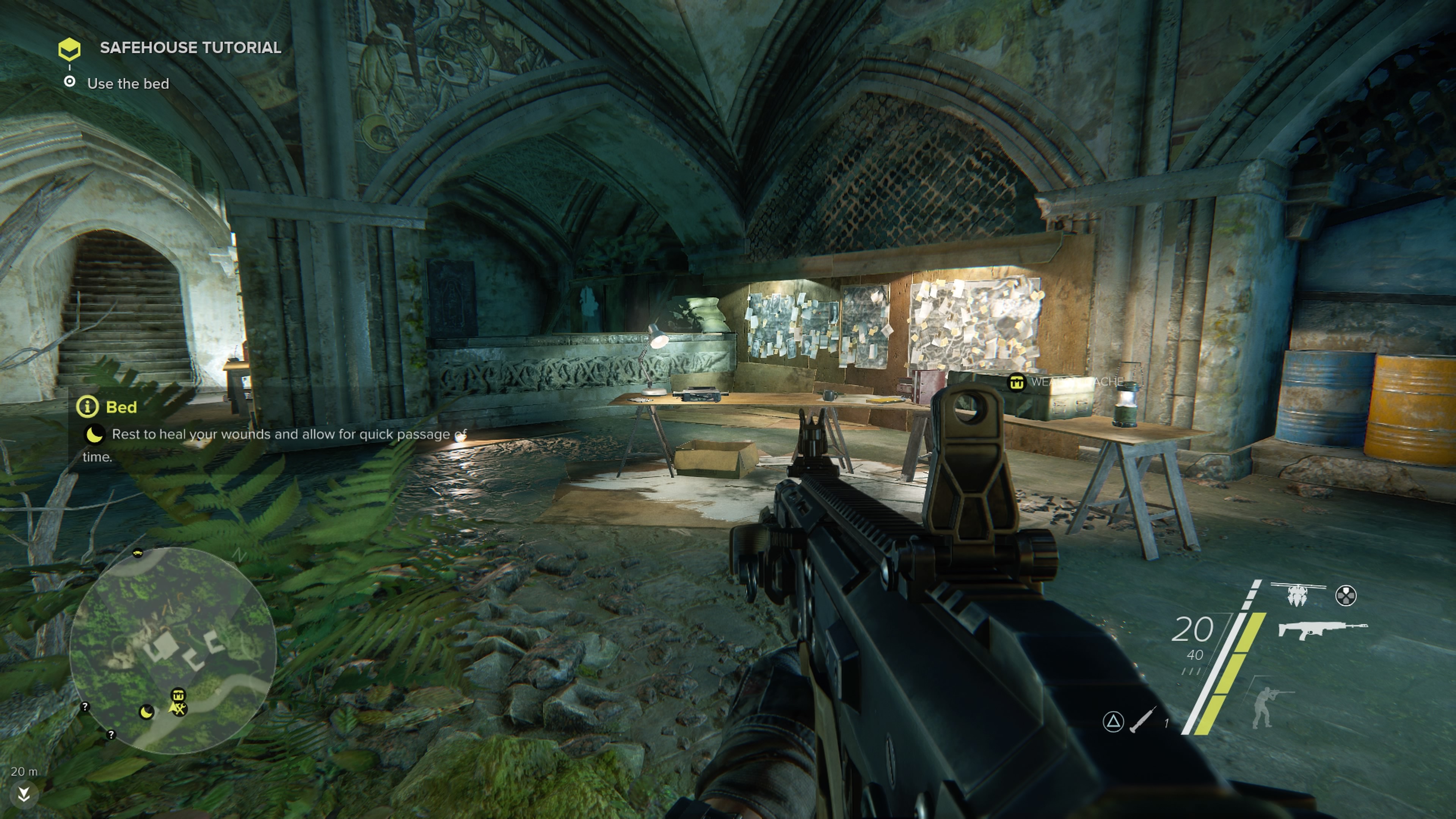Activate the drone gadget icon
Image resolution: width=1456 pixels, height=819 pixels.
tap(1298, 594)
